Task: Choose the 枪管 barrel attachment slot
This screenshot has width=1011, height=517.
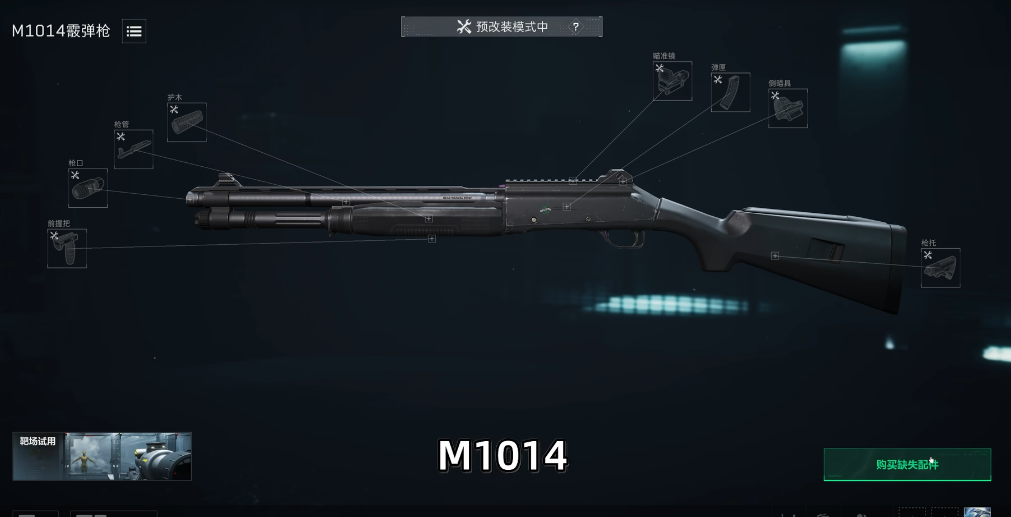Action: pos(133,149)
